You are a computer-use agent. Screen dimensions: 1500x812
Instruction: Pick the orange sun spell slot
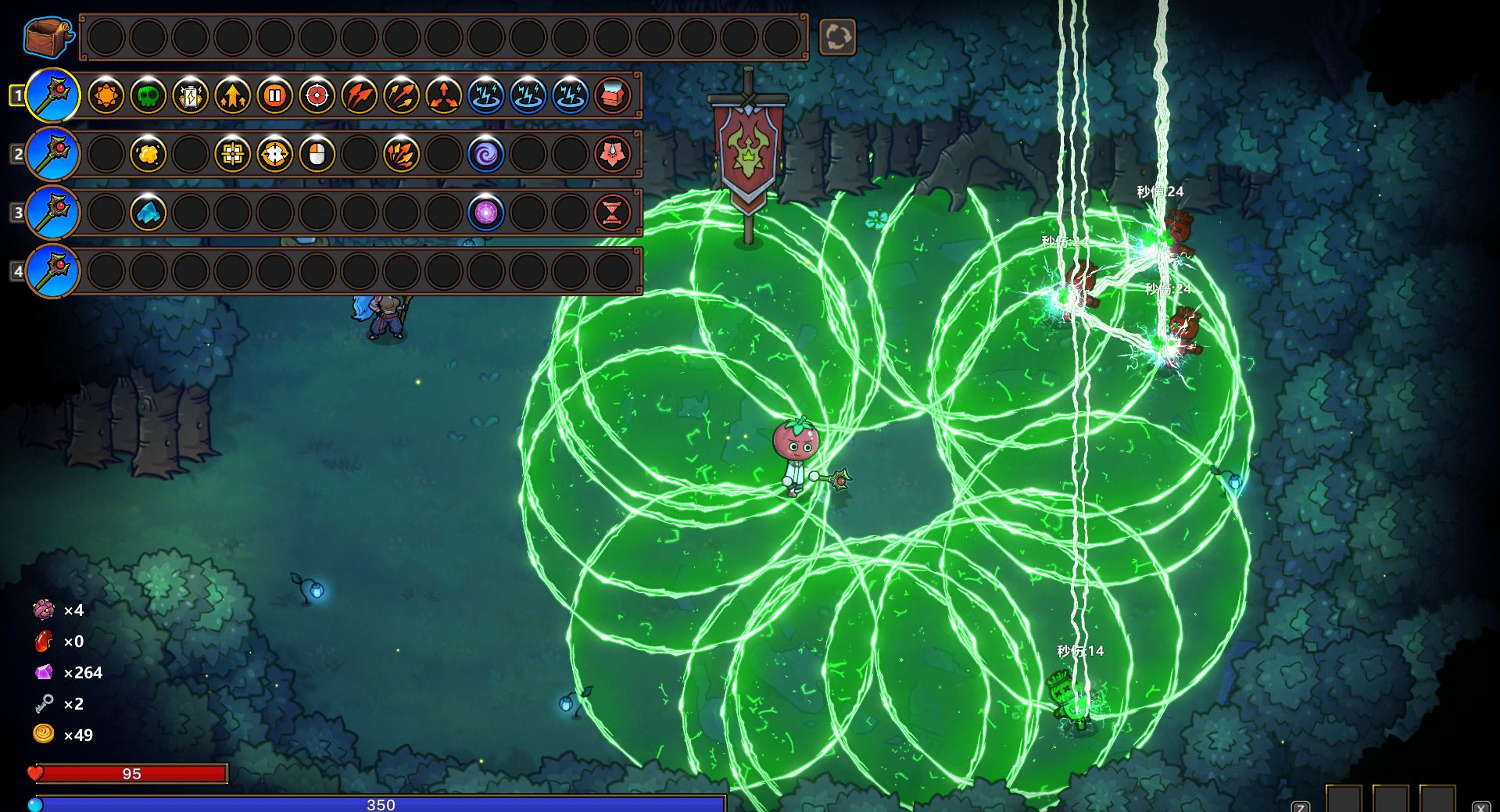click(106, 96)
